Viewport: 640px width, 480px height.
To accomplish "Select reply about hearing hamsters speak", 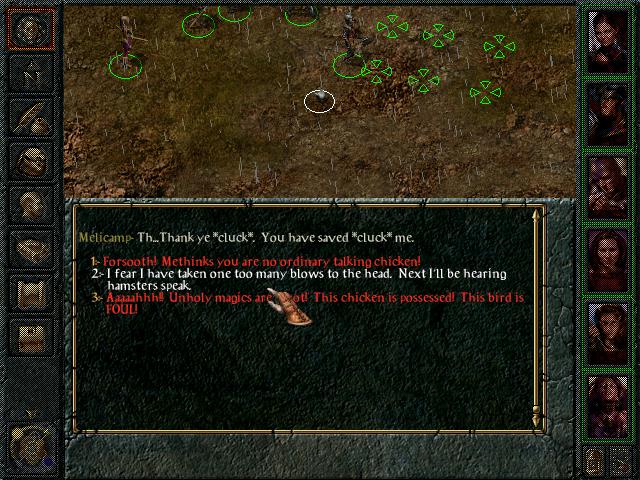I will (300, 273).
